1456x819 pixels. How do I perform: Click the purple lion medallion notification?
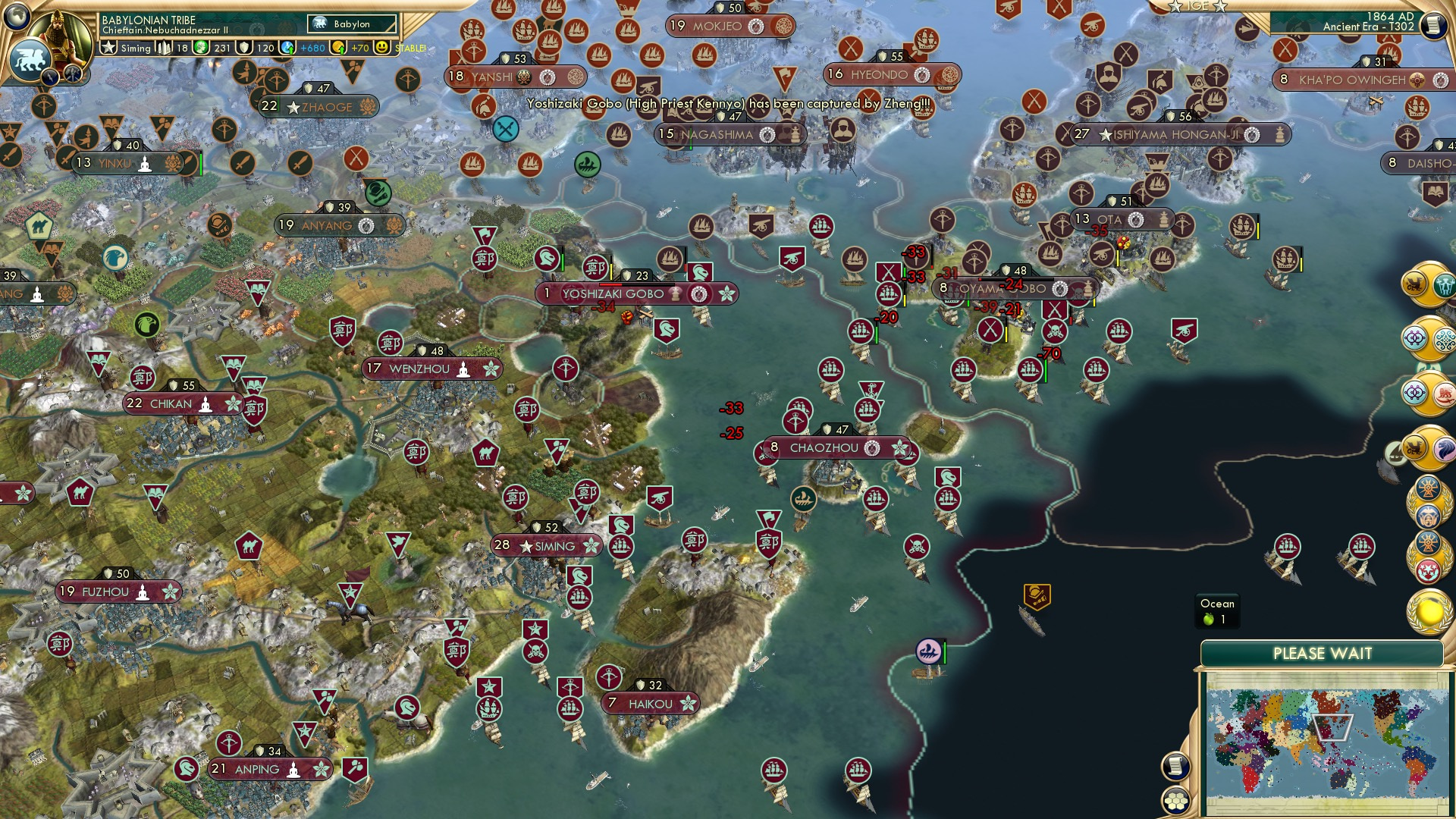1444,450
